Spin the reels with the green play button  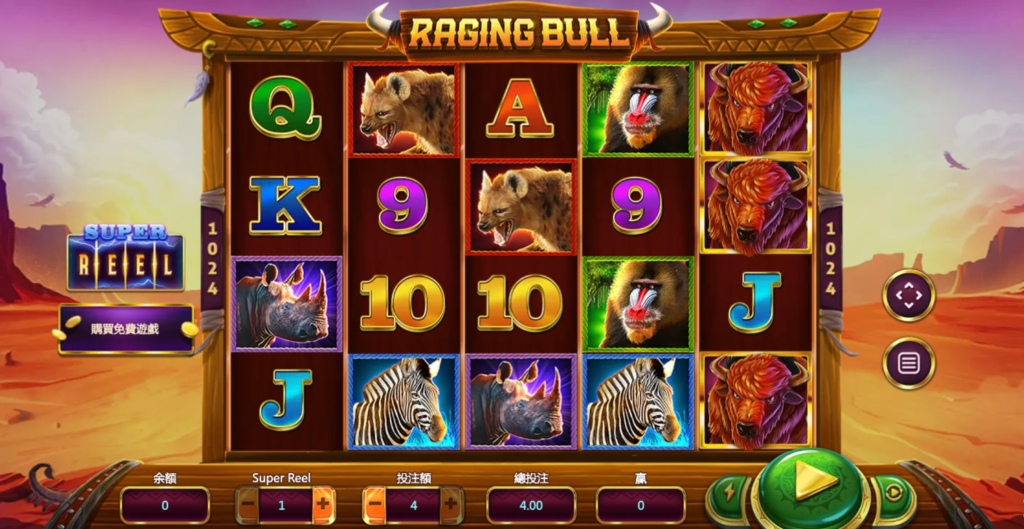[x=809, y=487]
